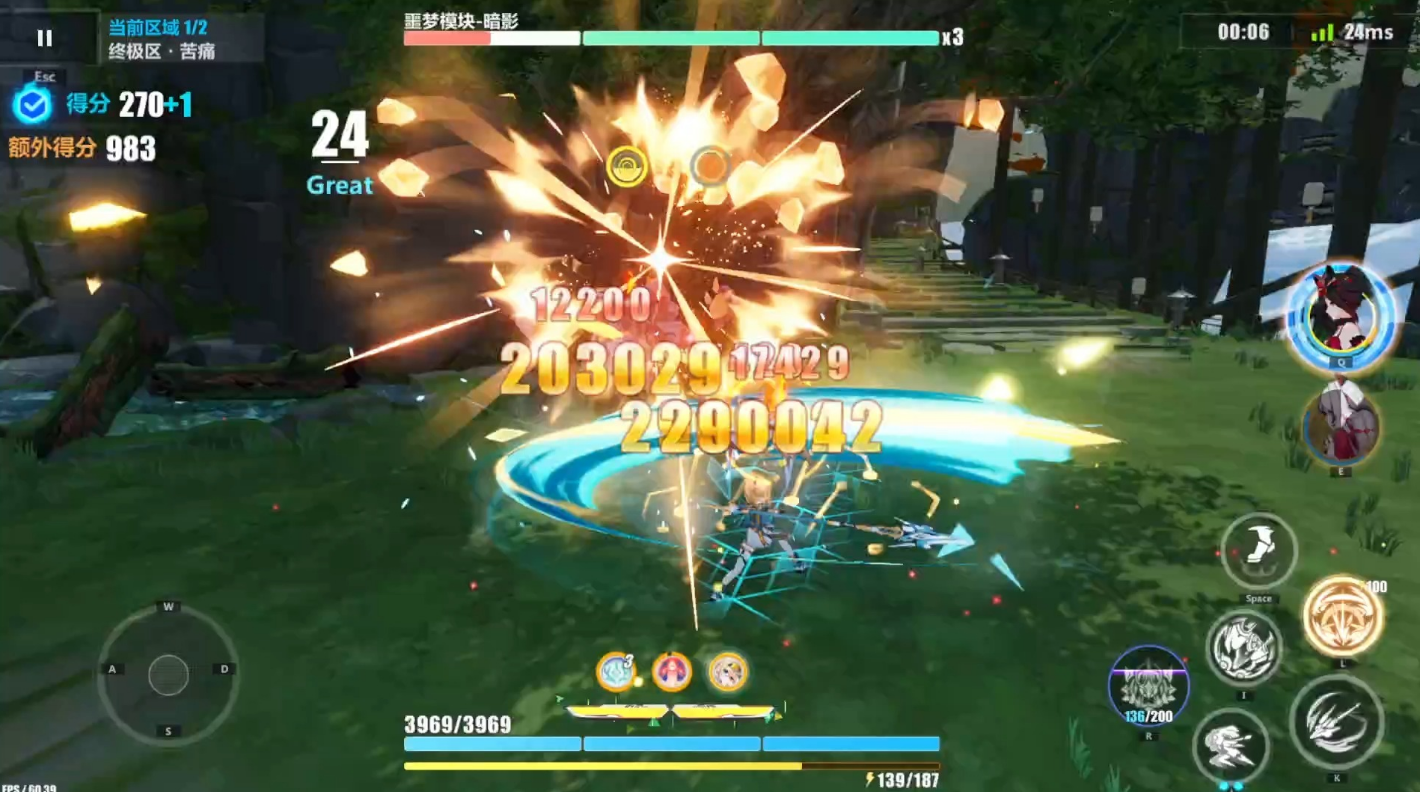Switch to the grey-haired teammate portrait

tap(1341, 426)
